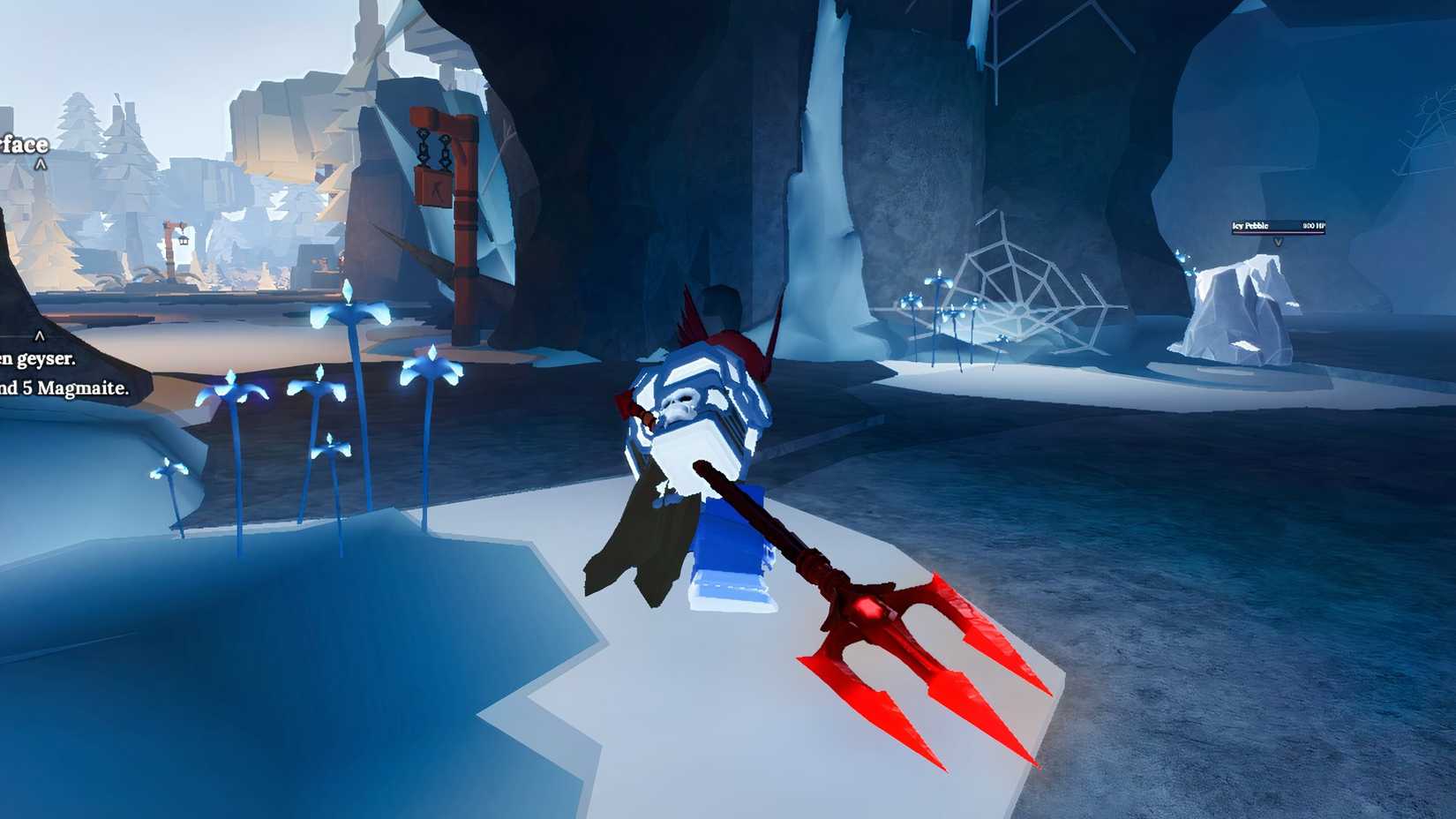Expand the chevron below the Icy Pebble nameplate

pyautogui.click(x=1279, y=242)
